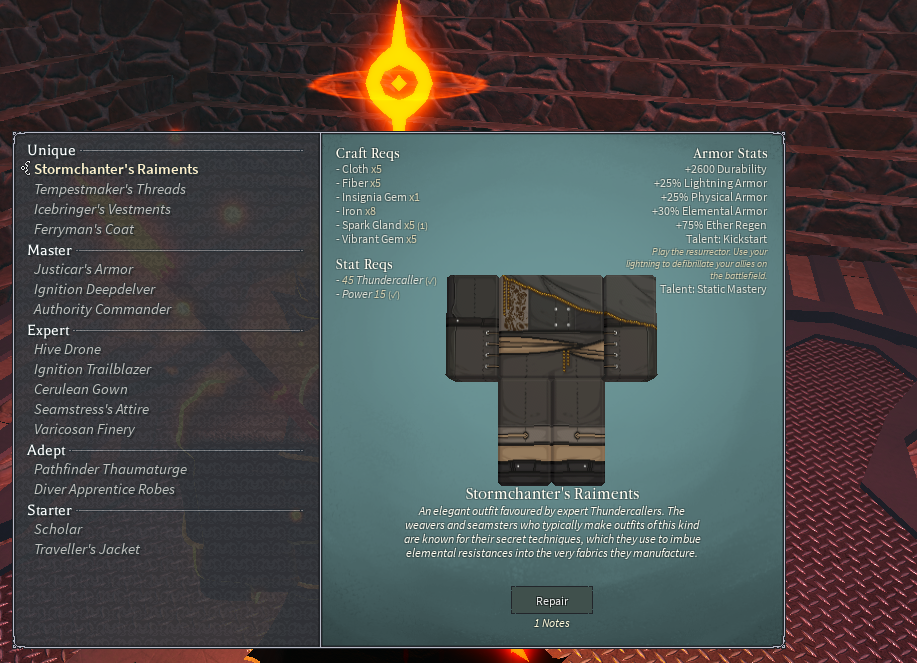Viewport: 917px width, 663px height.
Task: Choose Tempestmaker's Threads outfit
Action: (x=110, y=189)
